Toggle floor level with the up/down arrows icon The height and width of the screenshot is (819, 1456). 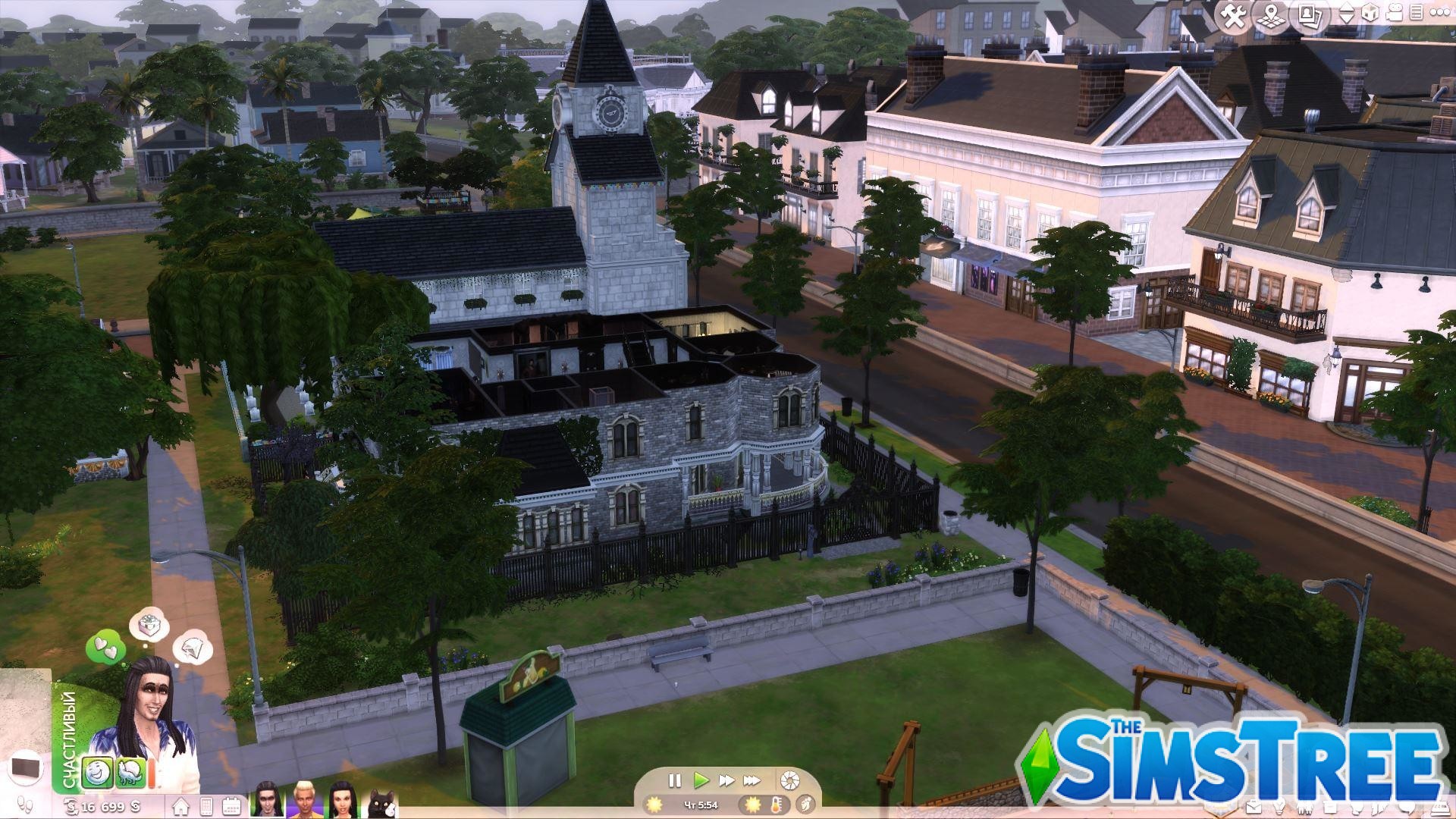pos(1347,12)
